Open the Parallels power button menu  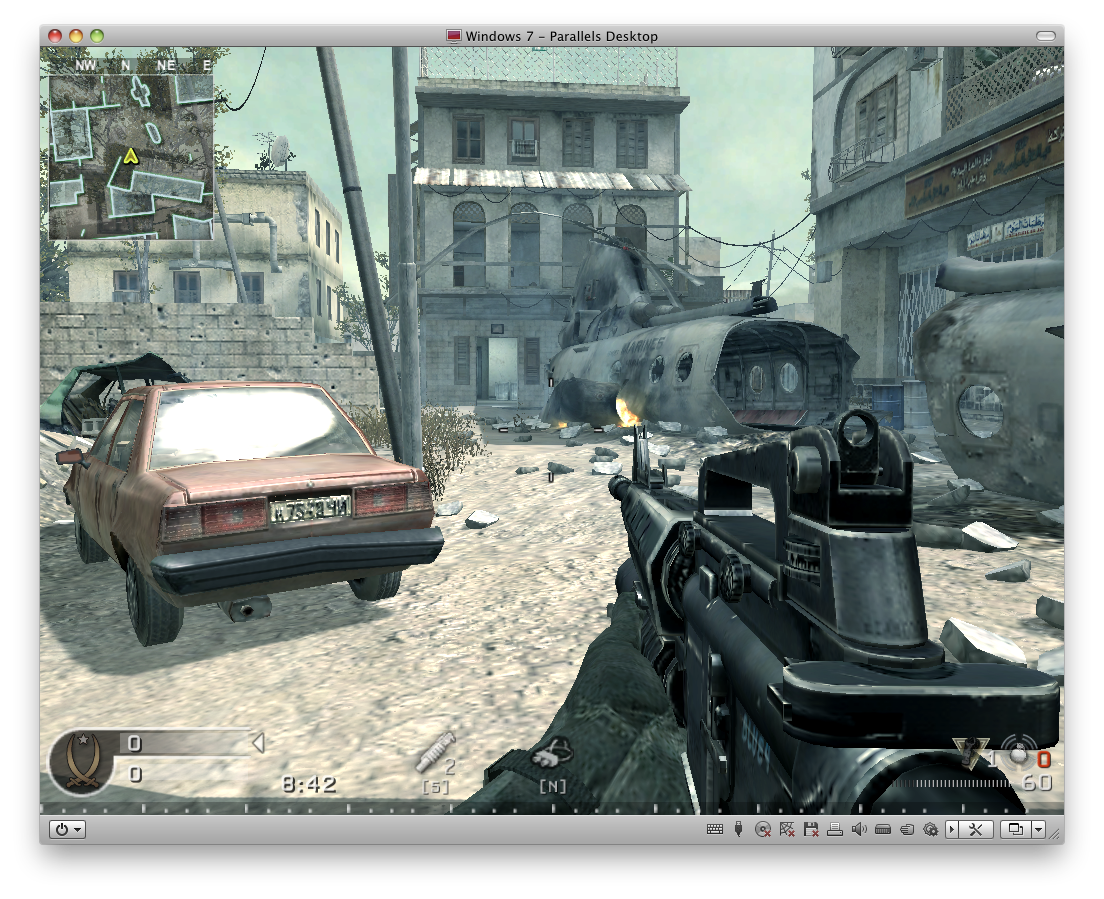pyautogui.click(x=68, y=829)
